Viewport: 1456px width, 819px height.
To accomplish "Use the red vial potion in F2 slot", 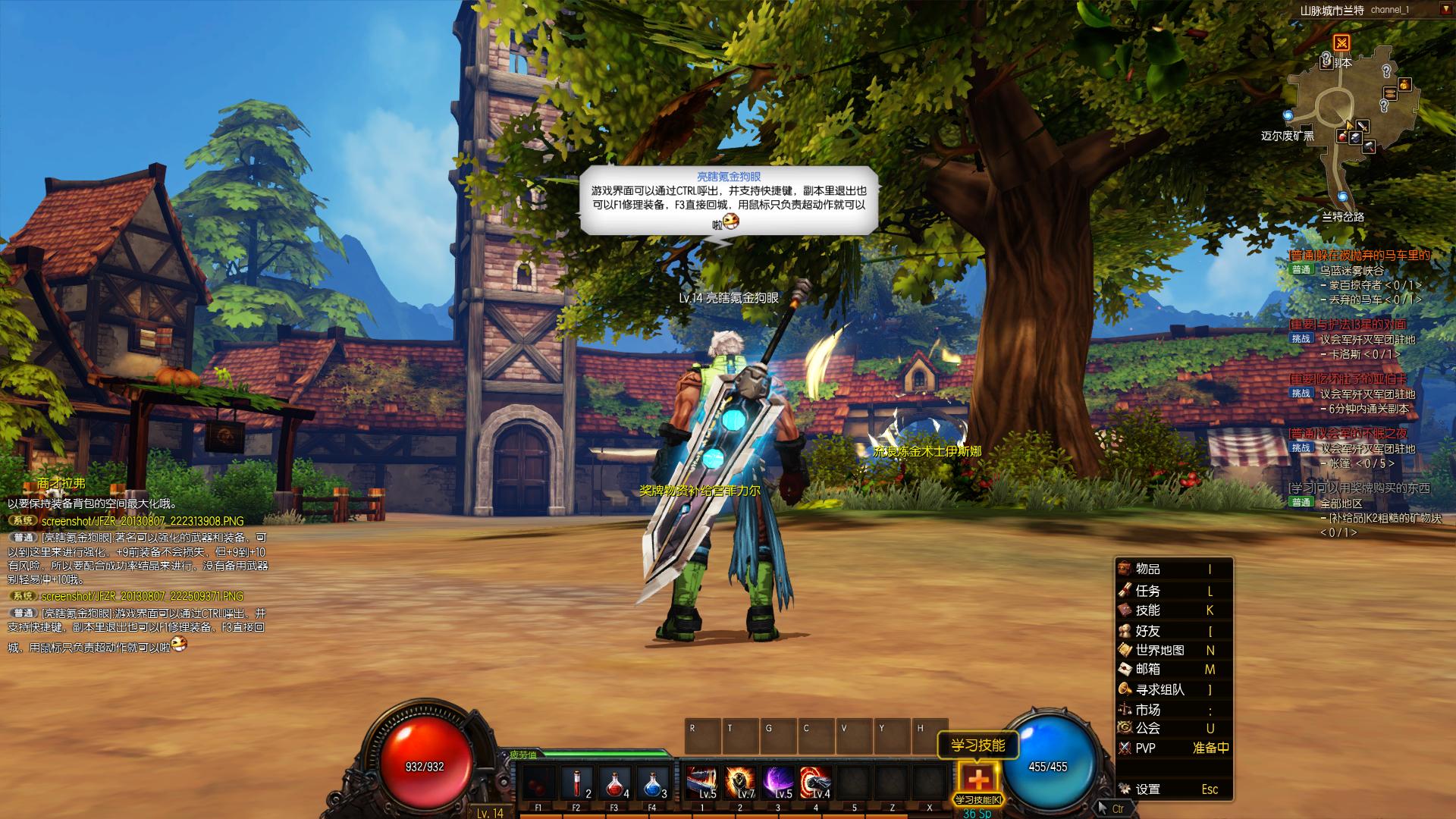I will (576, 781).
